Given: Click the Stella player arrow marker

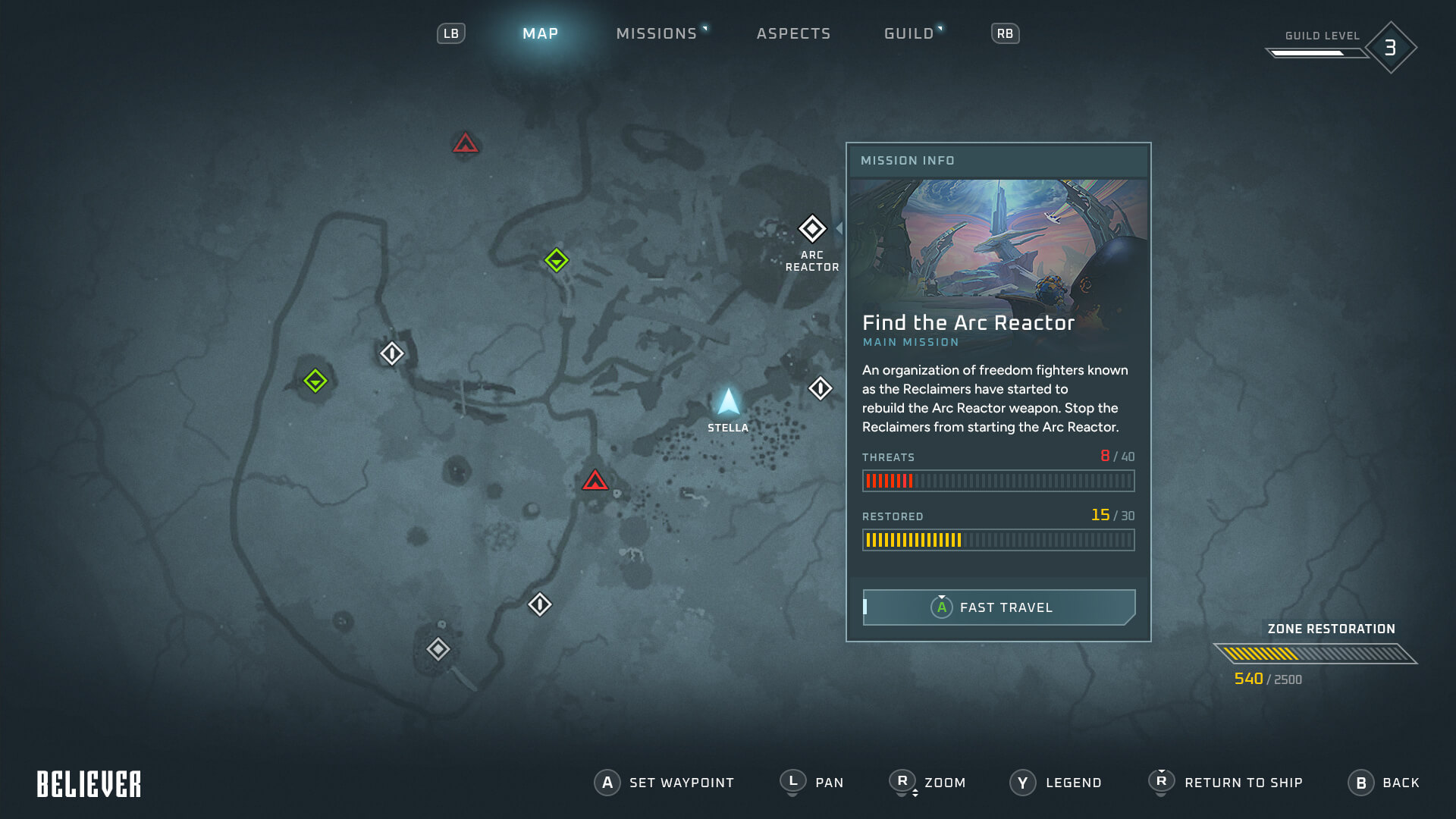Looking at the screenshot, I should (x=728, y=402).
